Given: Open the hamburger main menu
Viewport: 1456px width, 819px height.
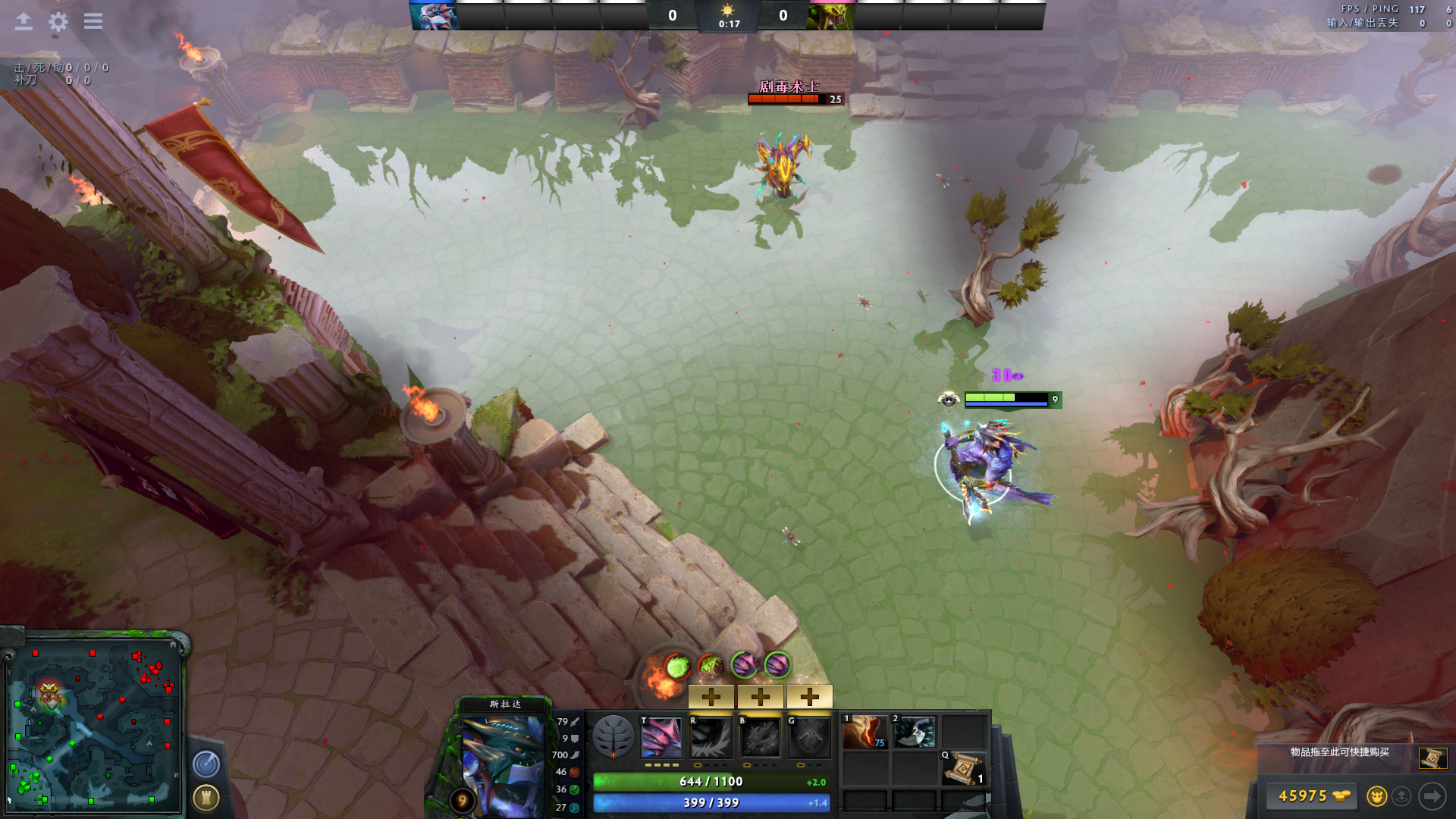Looking at the screenshot, I should pos(93,21).
